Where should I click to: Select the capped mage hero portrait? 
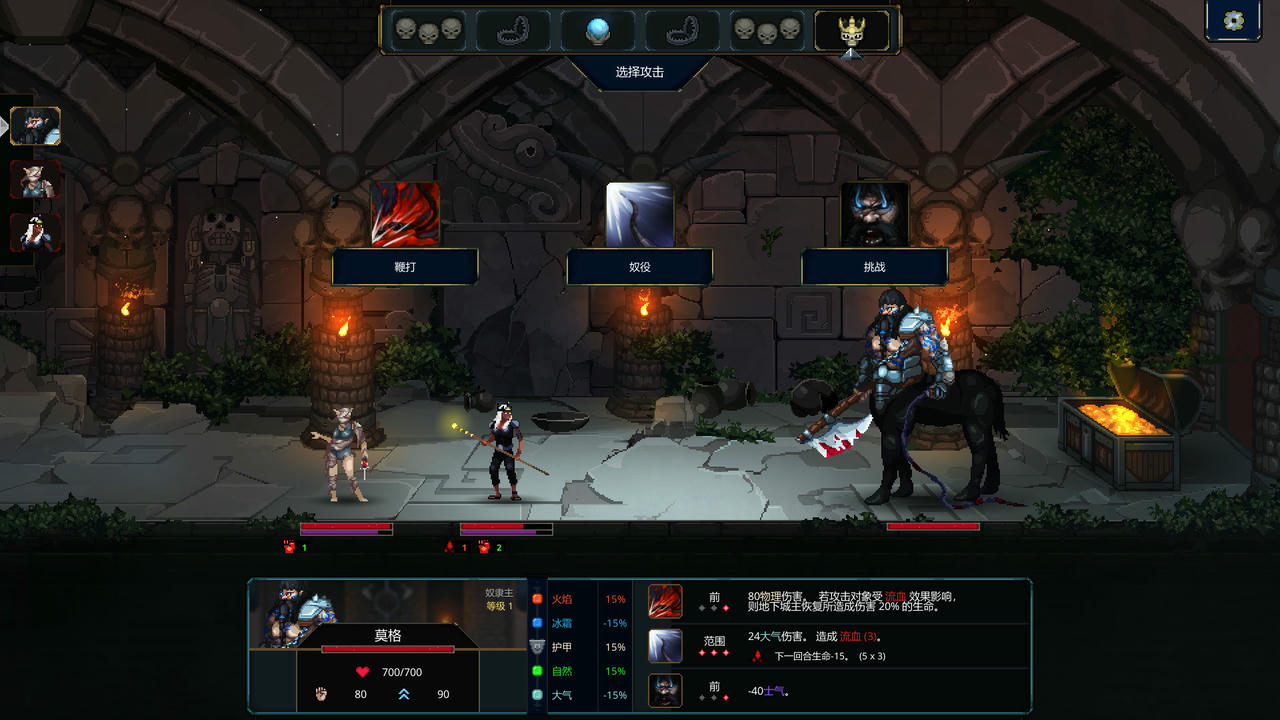[x=36, y=232]
